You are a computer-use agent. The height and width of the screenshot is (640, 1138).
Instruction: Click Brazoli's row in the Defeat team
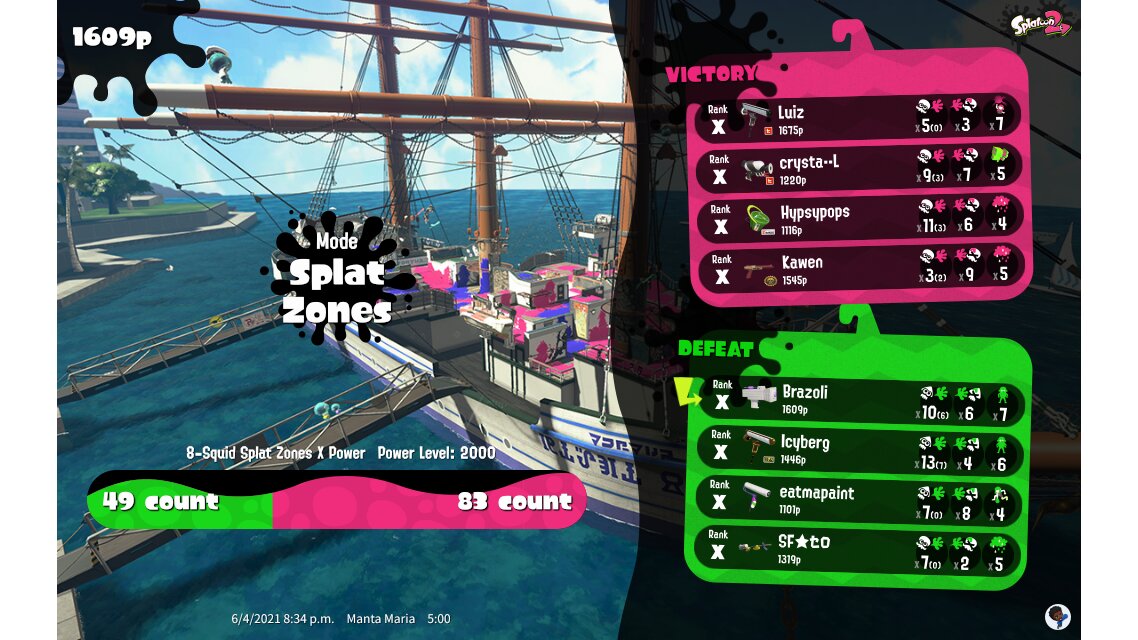858,400
